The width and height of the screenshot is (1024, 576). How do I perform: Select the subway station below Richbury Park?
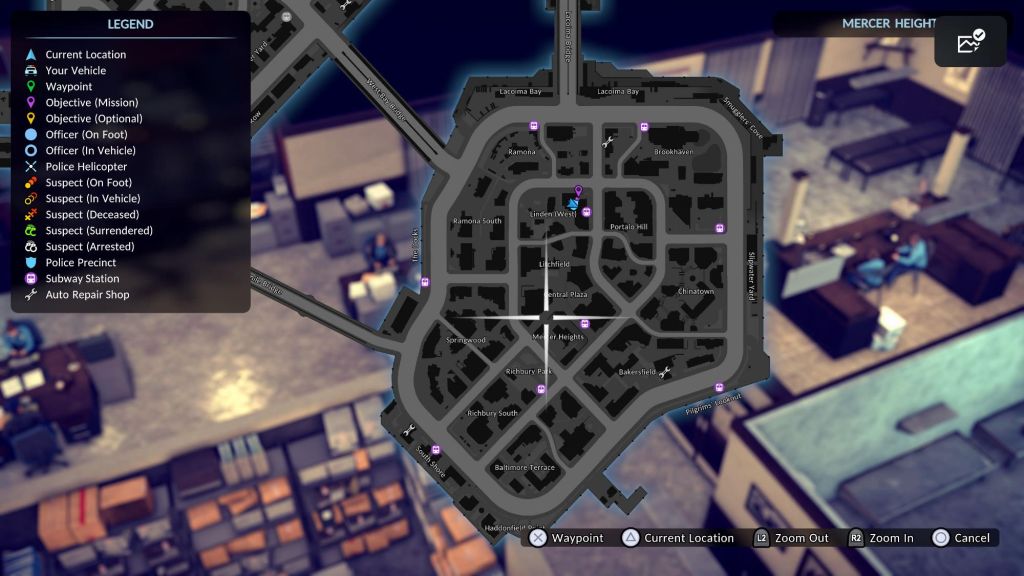[x=541, y=389]
